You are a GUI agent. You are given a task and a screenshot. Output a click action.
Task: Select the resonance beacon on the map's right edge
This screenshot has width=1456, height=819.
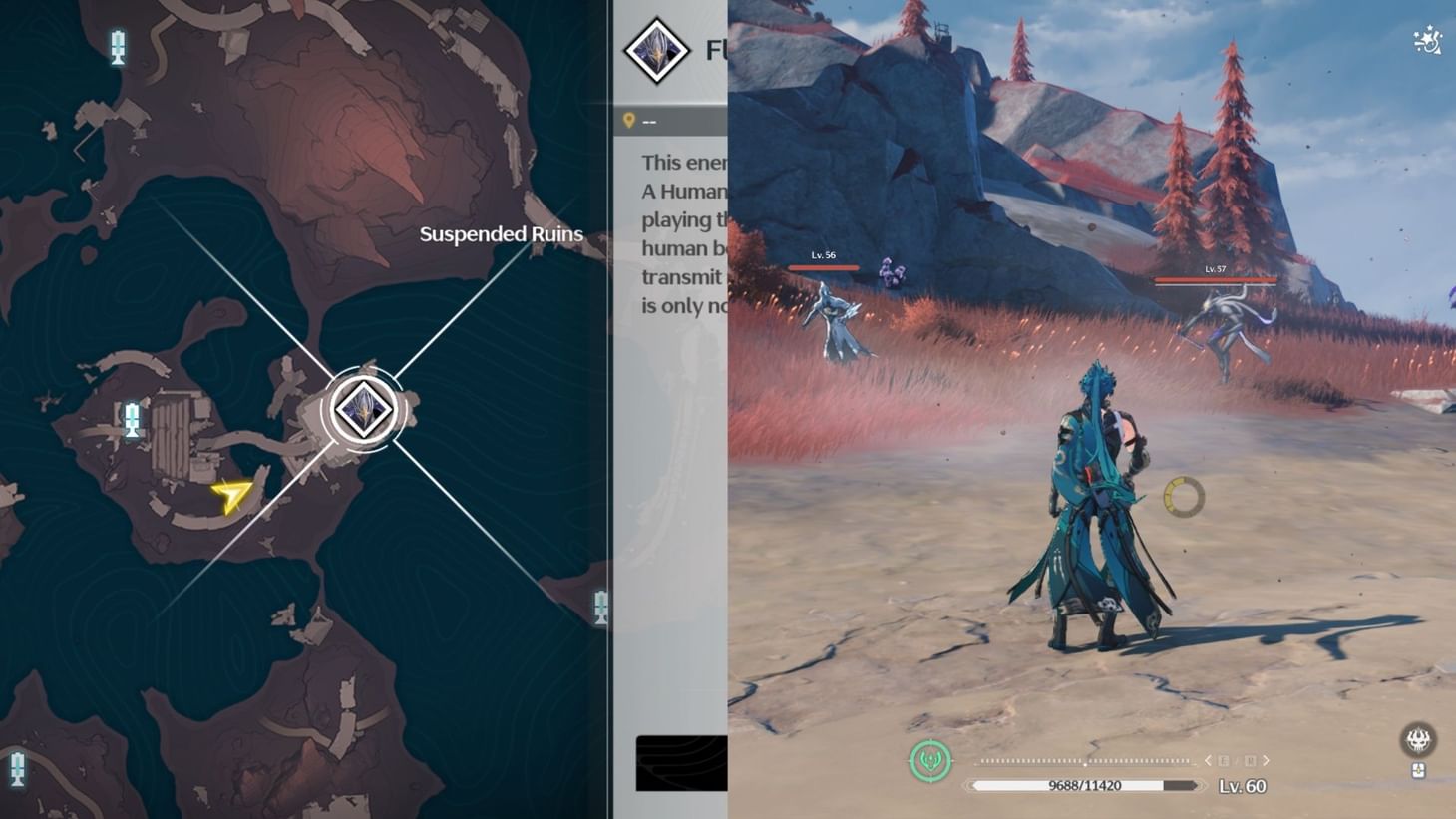[x=598, y=607]
